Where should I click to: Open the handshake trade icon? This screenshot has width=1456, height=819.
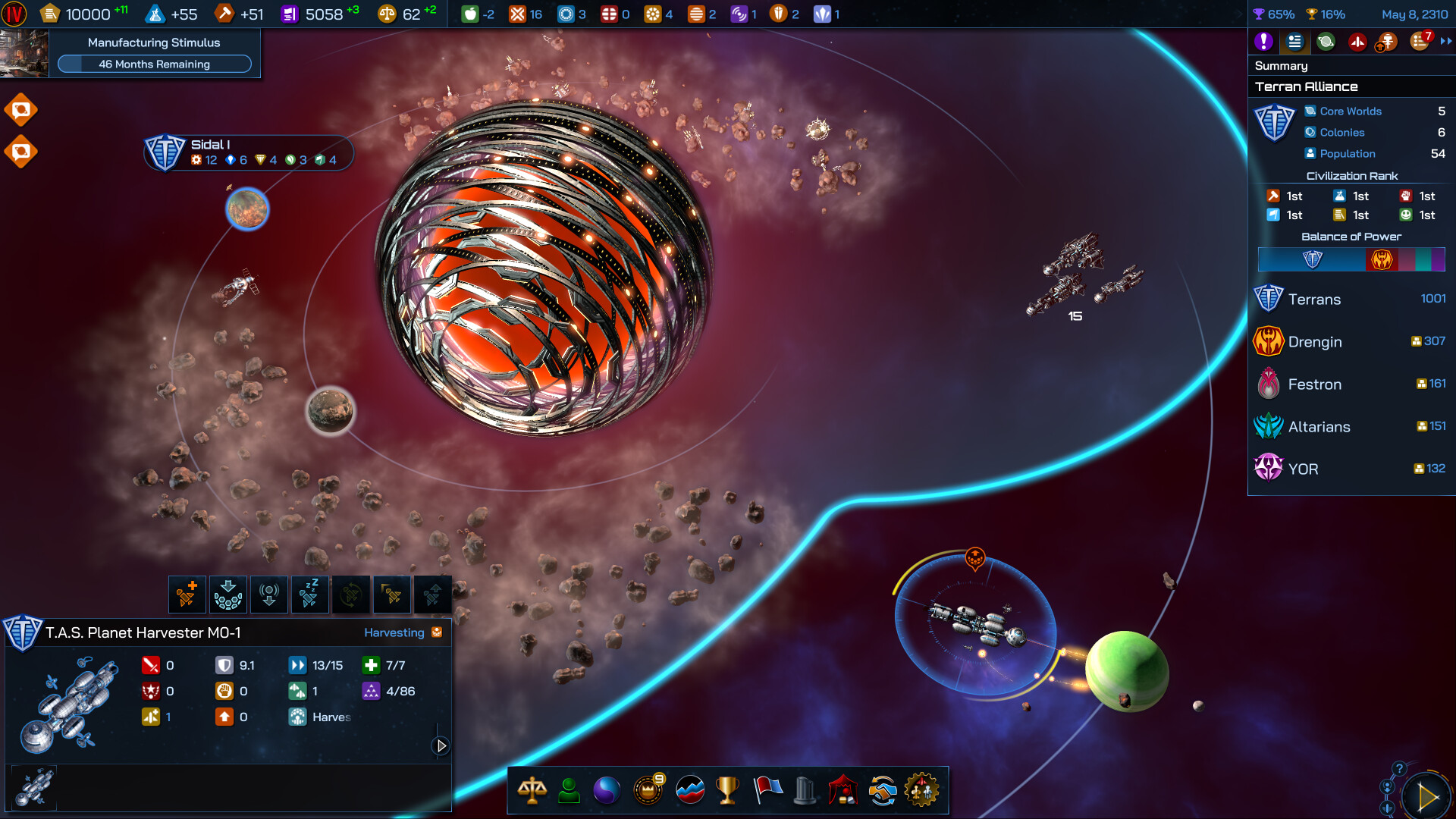click(883, 790)
